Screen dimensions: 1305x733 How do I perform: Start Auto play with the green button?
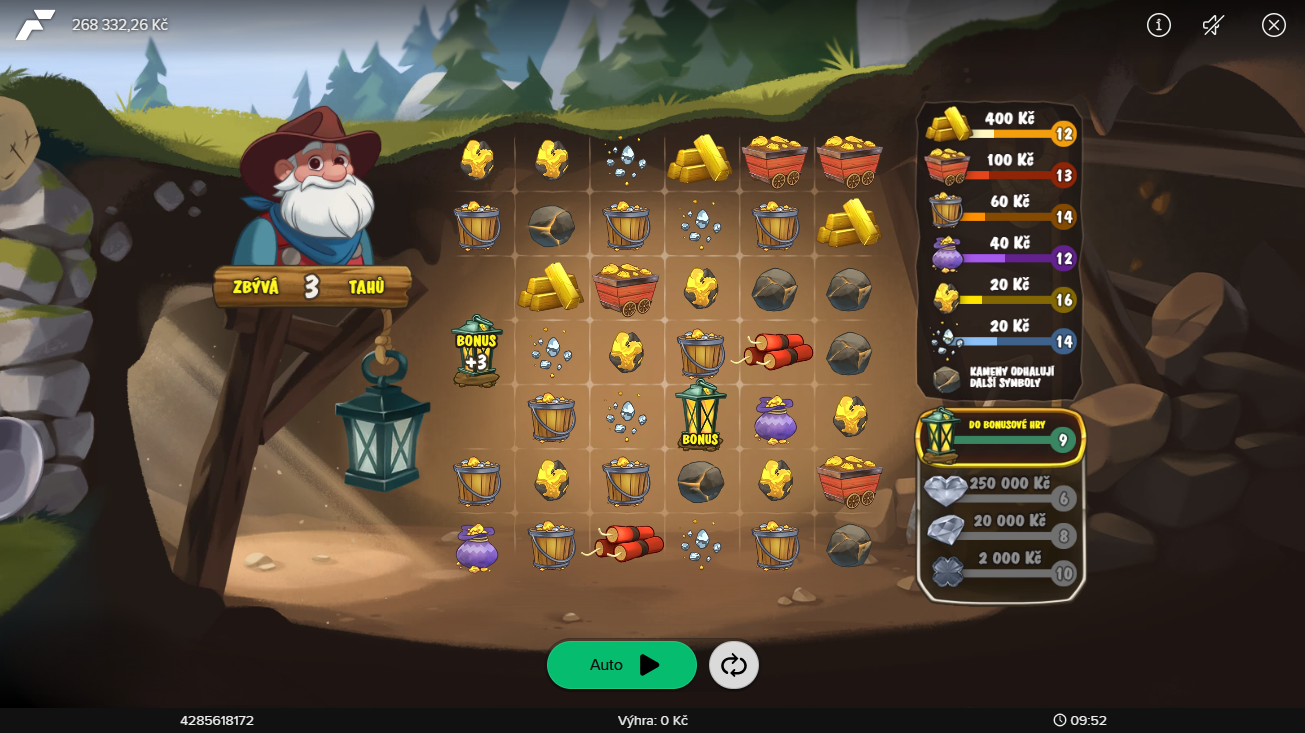pos(621,665)
